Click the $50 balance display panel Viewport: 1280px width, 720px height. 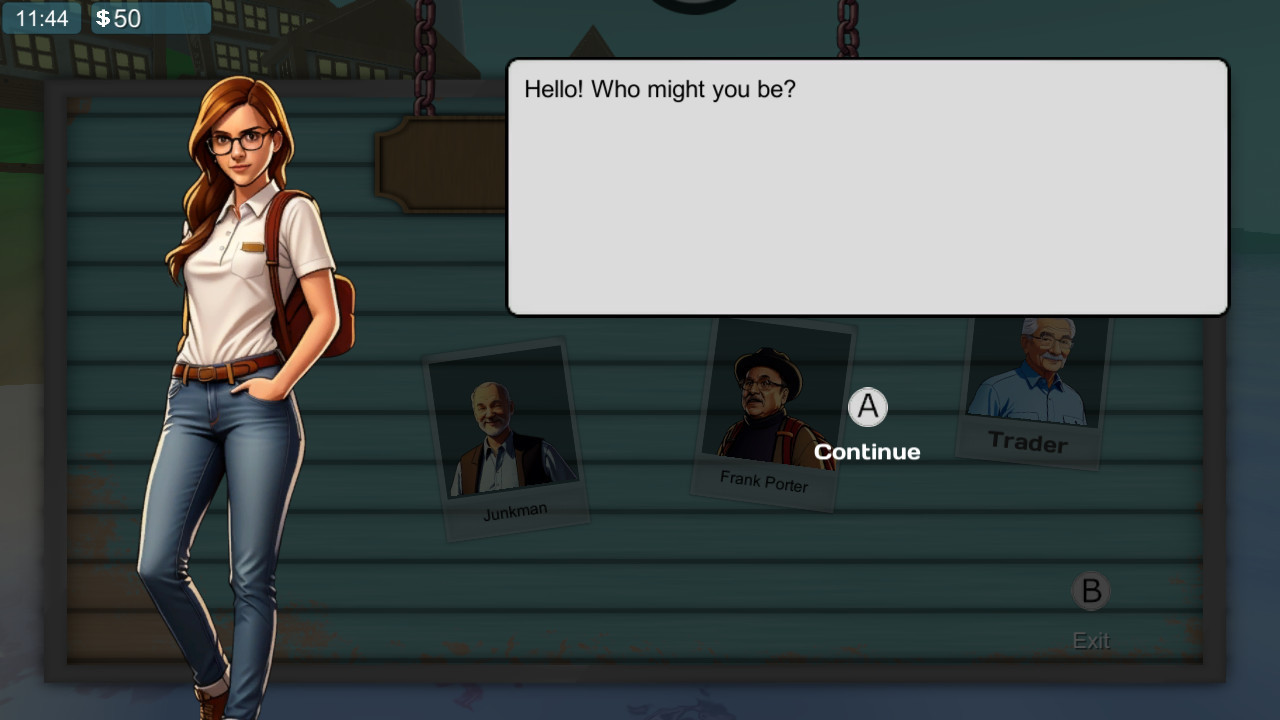[149, 16]
